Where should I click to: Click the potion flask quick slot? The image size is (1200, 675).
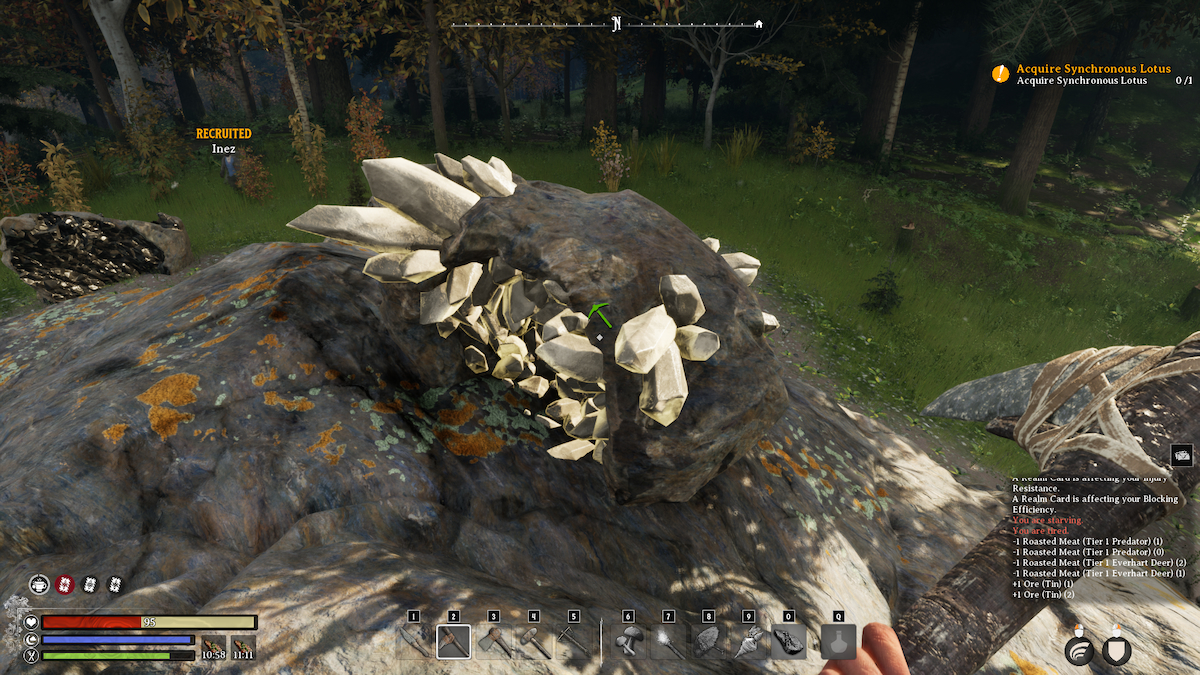(x=838, y=641)
